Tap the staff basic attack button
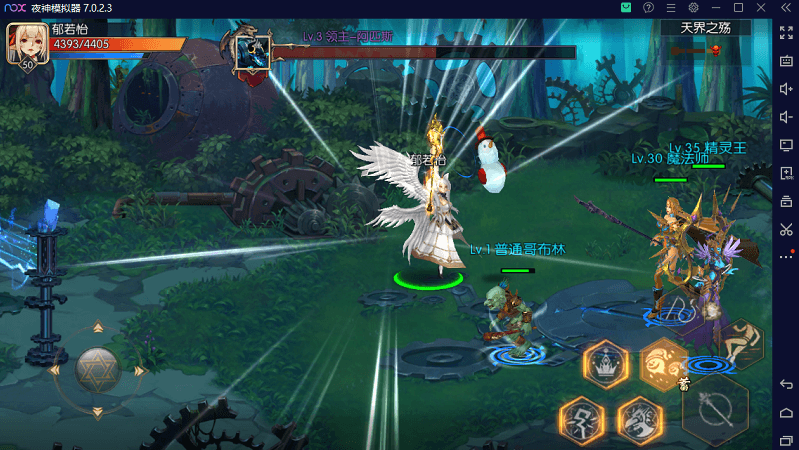This screenshot has width=799, height=450. coord(716,409)
